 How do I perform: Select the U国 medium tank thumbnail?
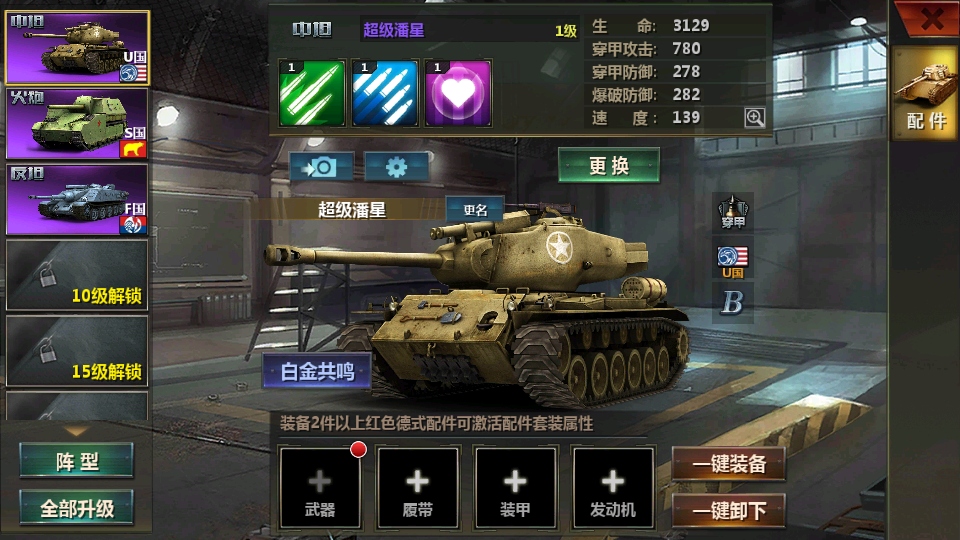click(77, 47)
